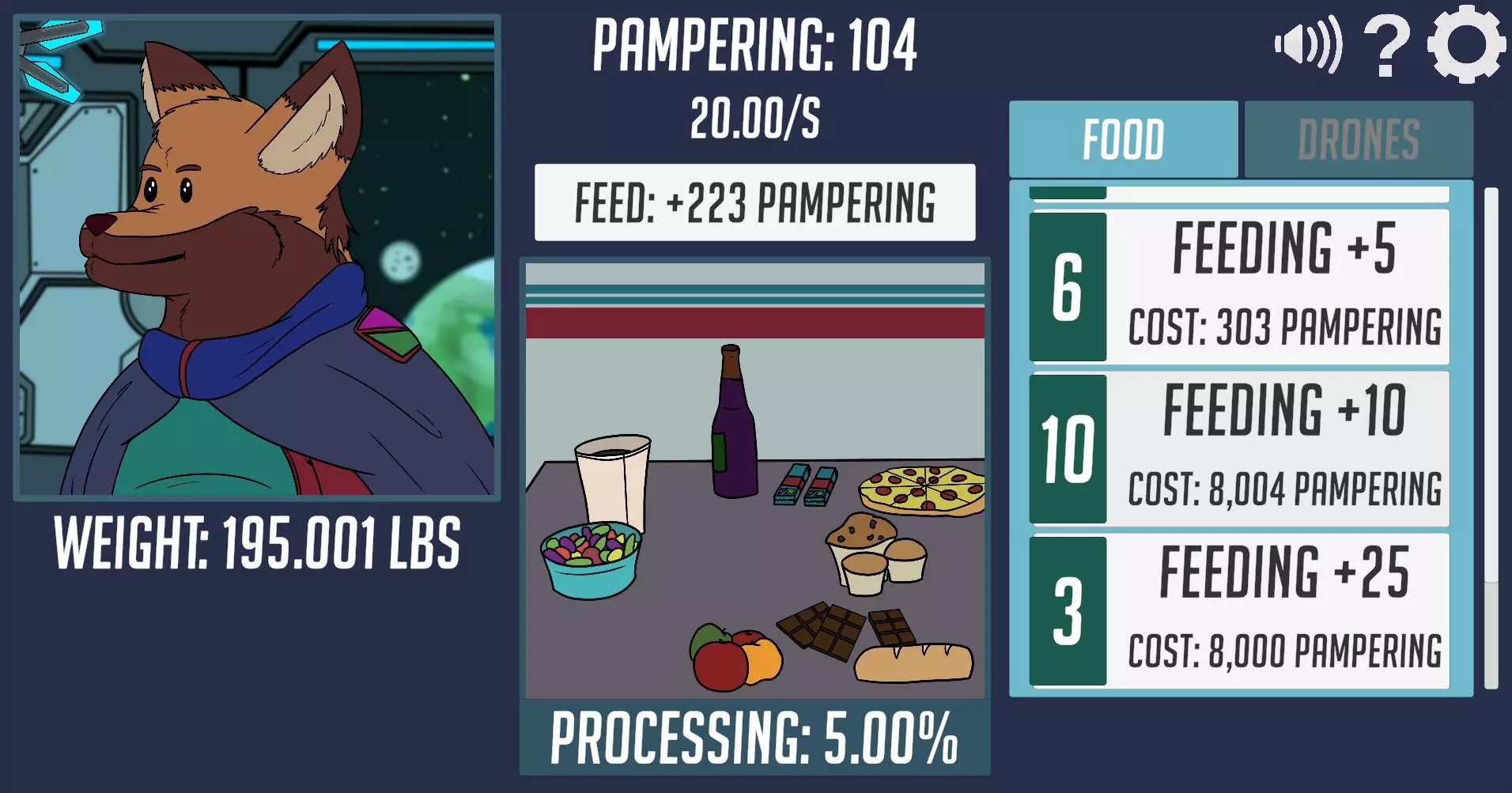Click the muffins on the table
1512x793 pixels.
(x=870, y=553)
